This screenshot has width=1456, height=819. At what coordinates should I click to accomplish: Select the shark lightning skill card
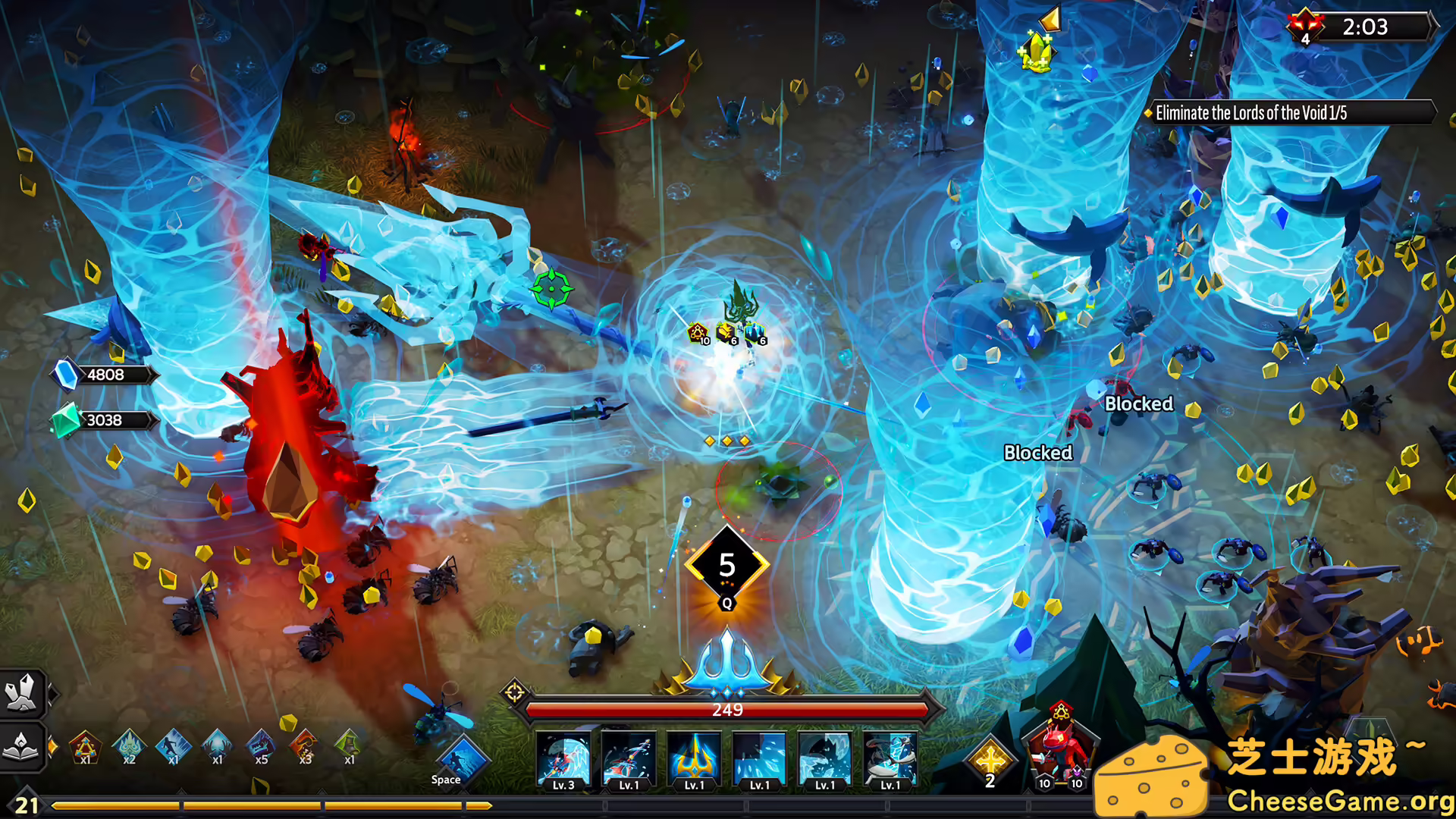tap(891, 762)
